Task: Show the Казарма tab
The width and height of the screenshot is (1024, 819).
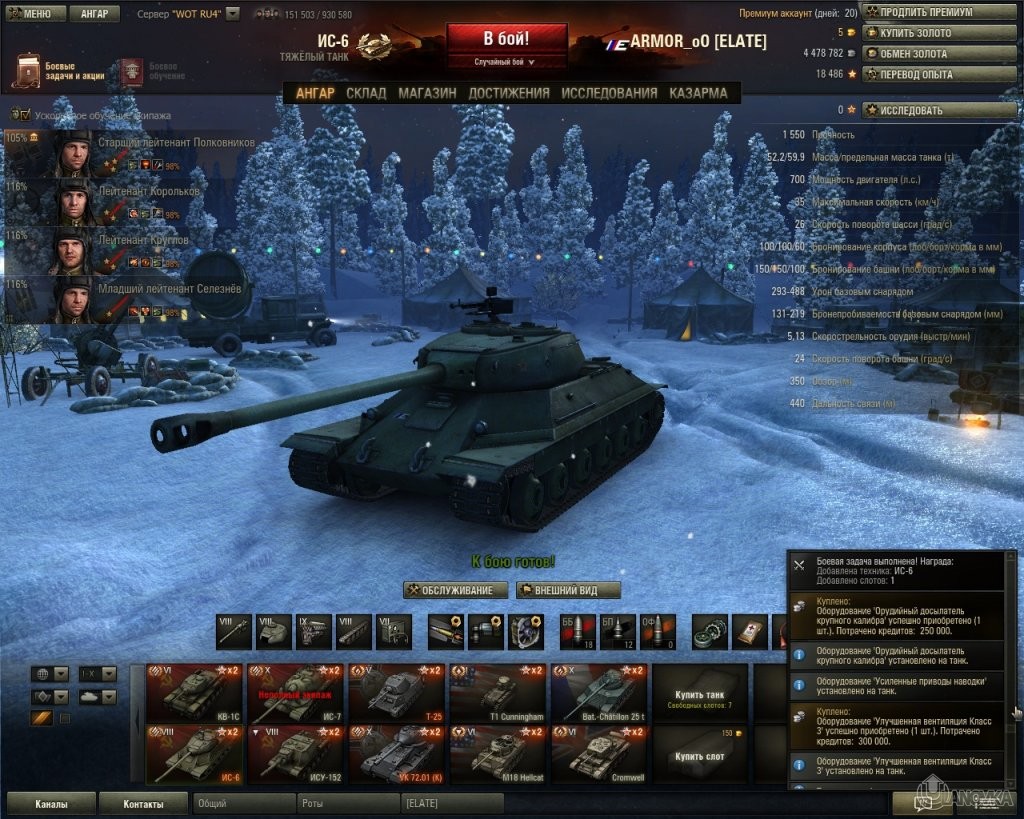Action: pos(698,93)
